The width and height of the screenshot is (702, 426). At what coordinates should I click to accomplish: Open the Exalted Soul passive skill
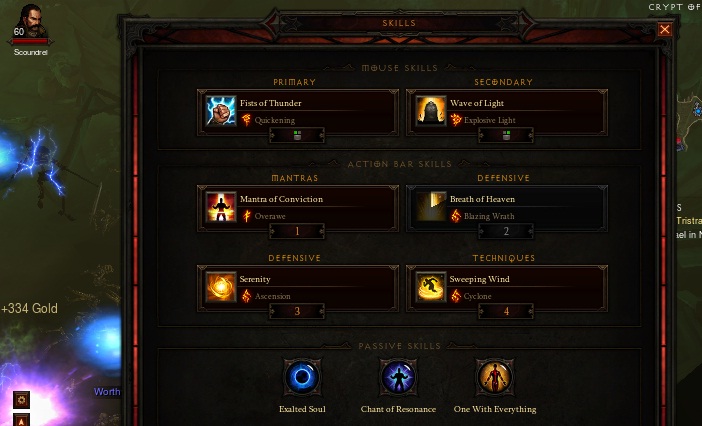(302, 378)
